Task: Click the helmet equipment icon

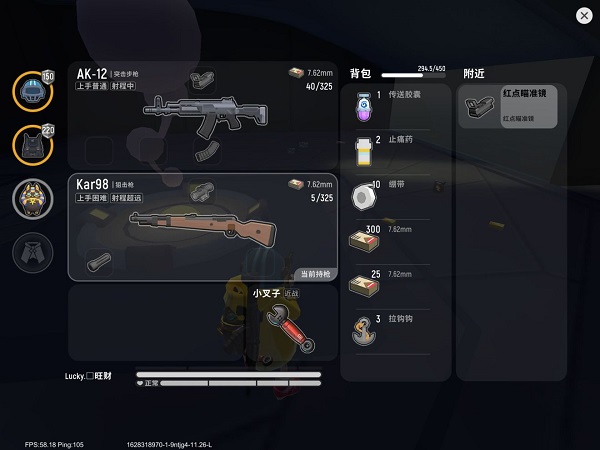Action: pos(33,92)
